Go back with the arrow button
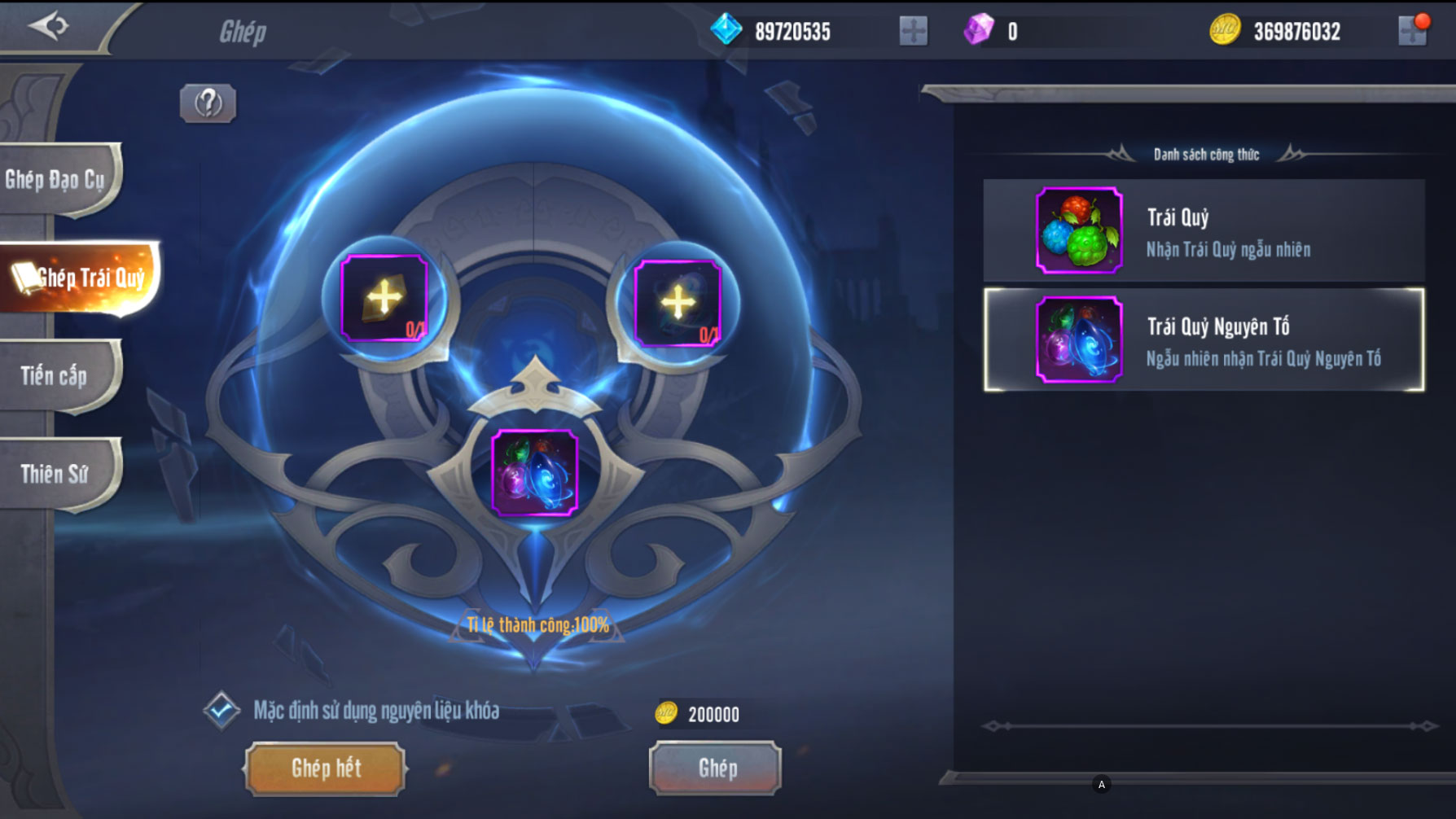Screen dimensions: 1456x819 point(49,26)
